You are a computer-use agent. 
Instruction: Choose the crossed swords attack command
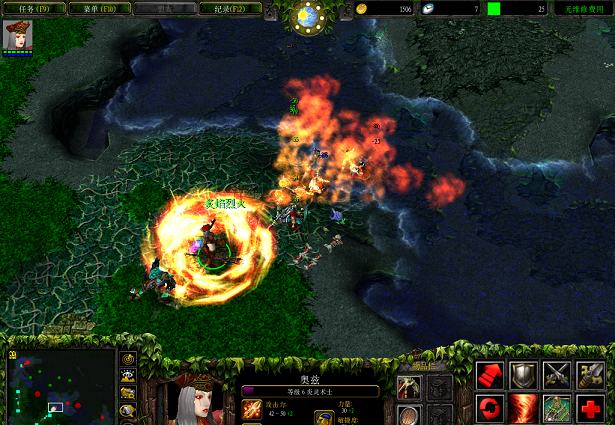pos(557,375)
